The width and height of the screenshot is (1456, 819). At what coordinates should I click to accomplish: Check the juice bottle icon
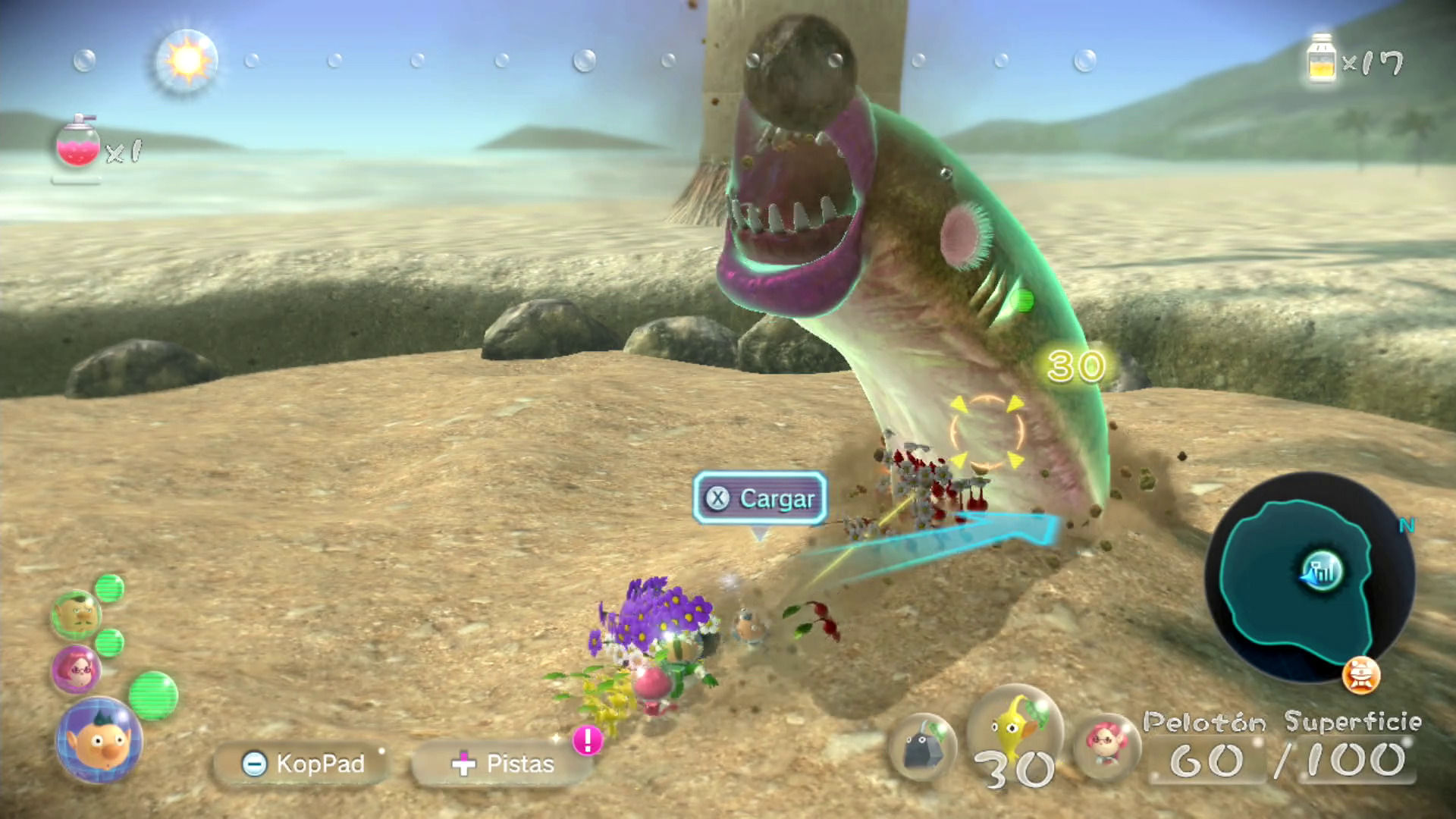[x=1321, y=59]
